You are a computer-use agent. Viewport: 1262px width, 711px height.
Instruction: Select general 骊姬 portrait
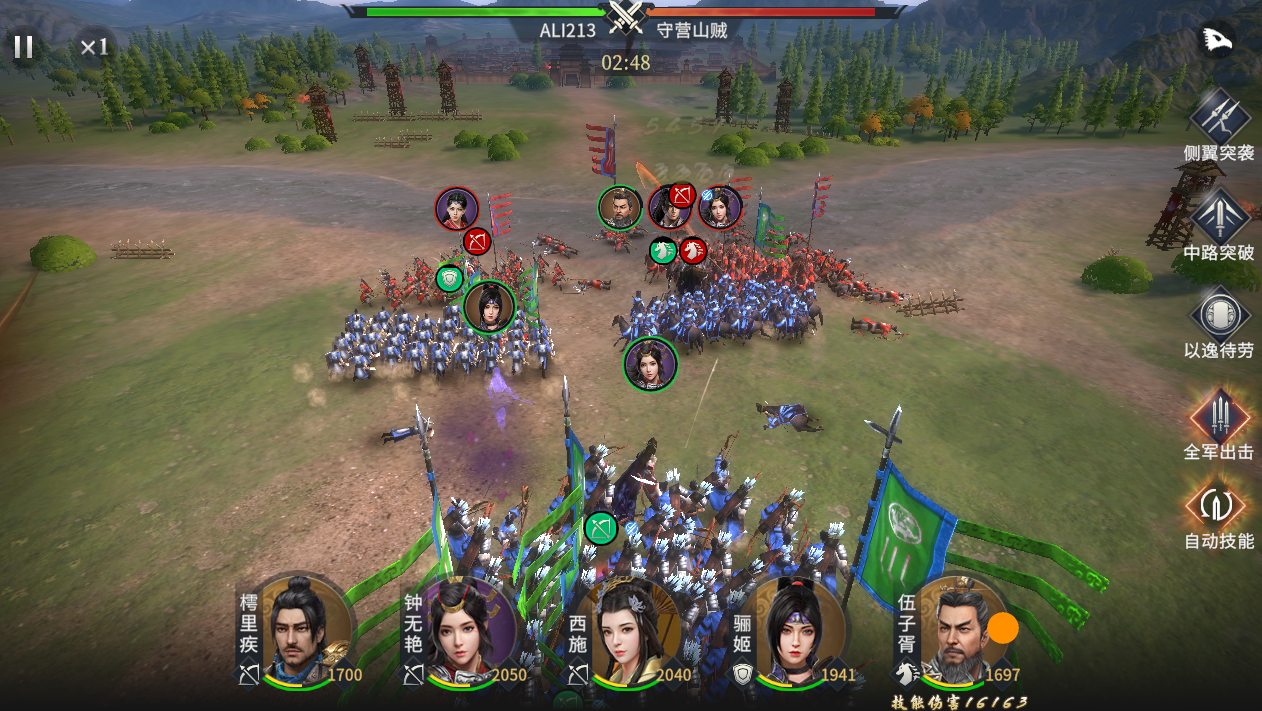point(793,632)
